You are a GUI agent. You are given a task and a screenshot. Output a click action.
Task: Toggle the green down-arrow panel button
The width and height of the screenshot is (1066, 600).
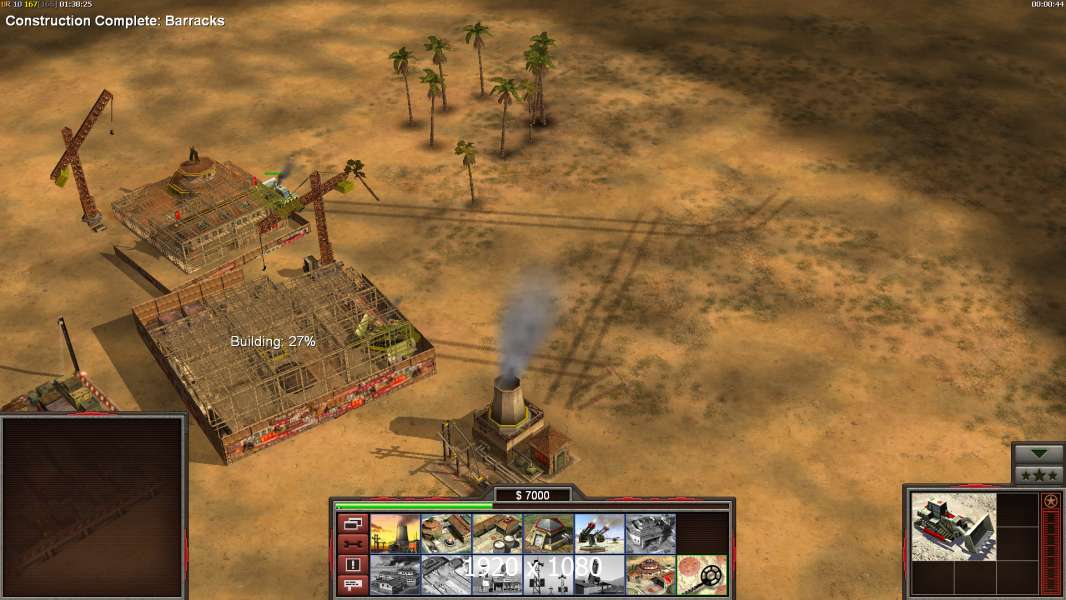click(1039, 454)
